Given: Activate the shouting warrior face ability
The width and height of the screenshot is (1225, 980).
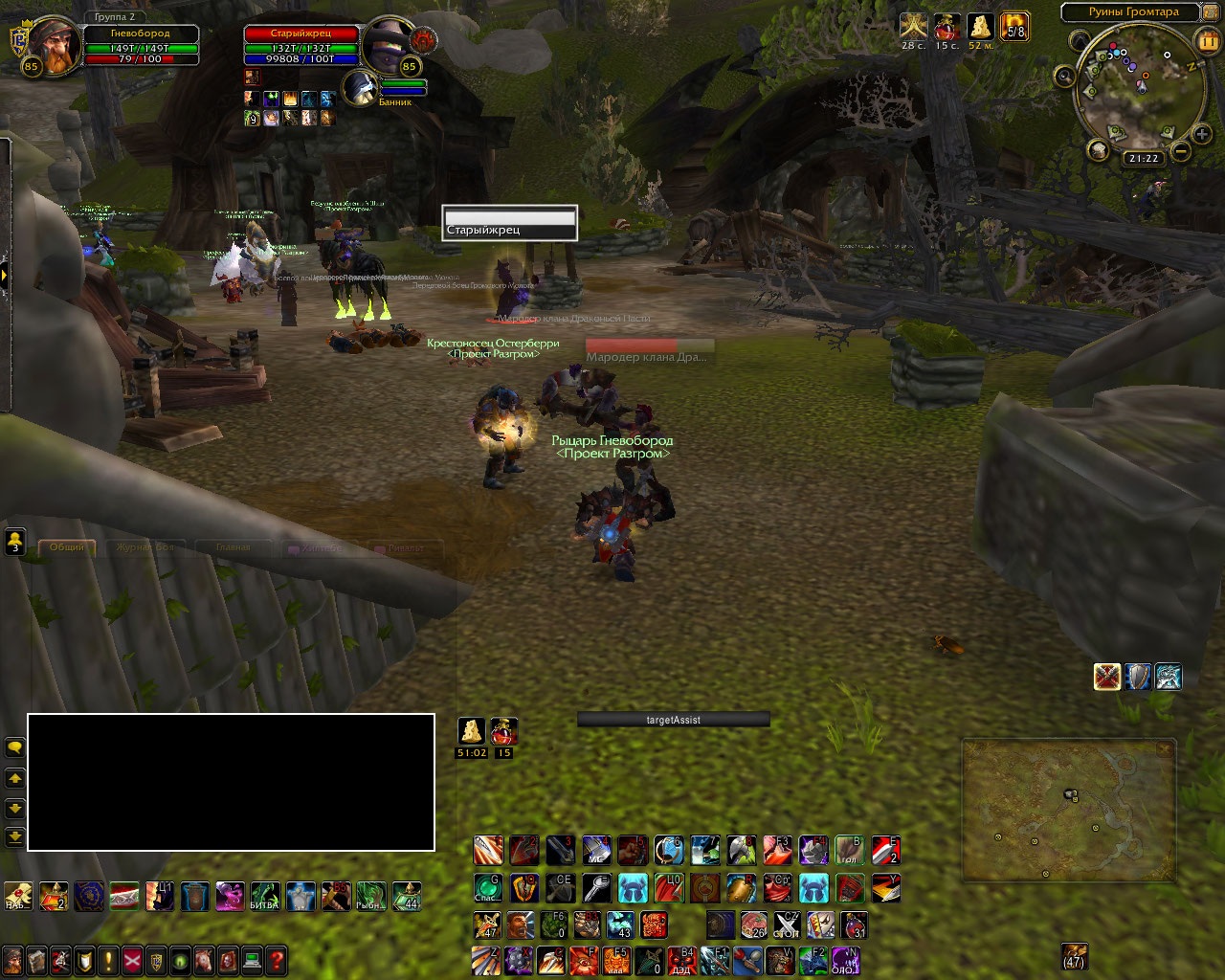Looking at the screenshot, I should [523, 925].
